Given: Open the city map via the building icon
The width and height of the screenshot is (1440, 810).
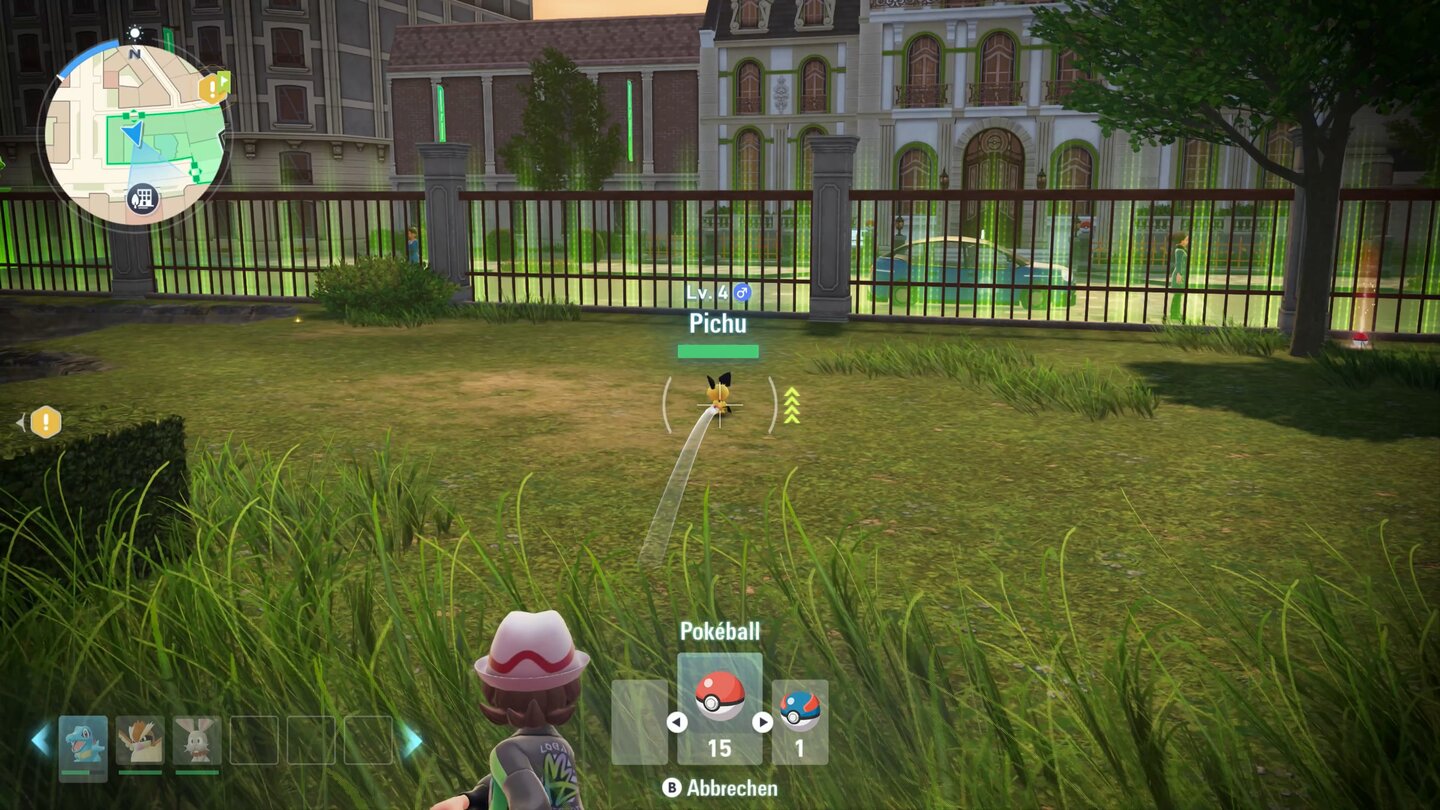Looking at the screenshot, I should [142, 198].
